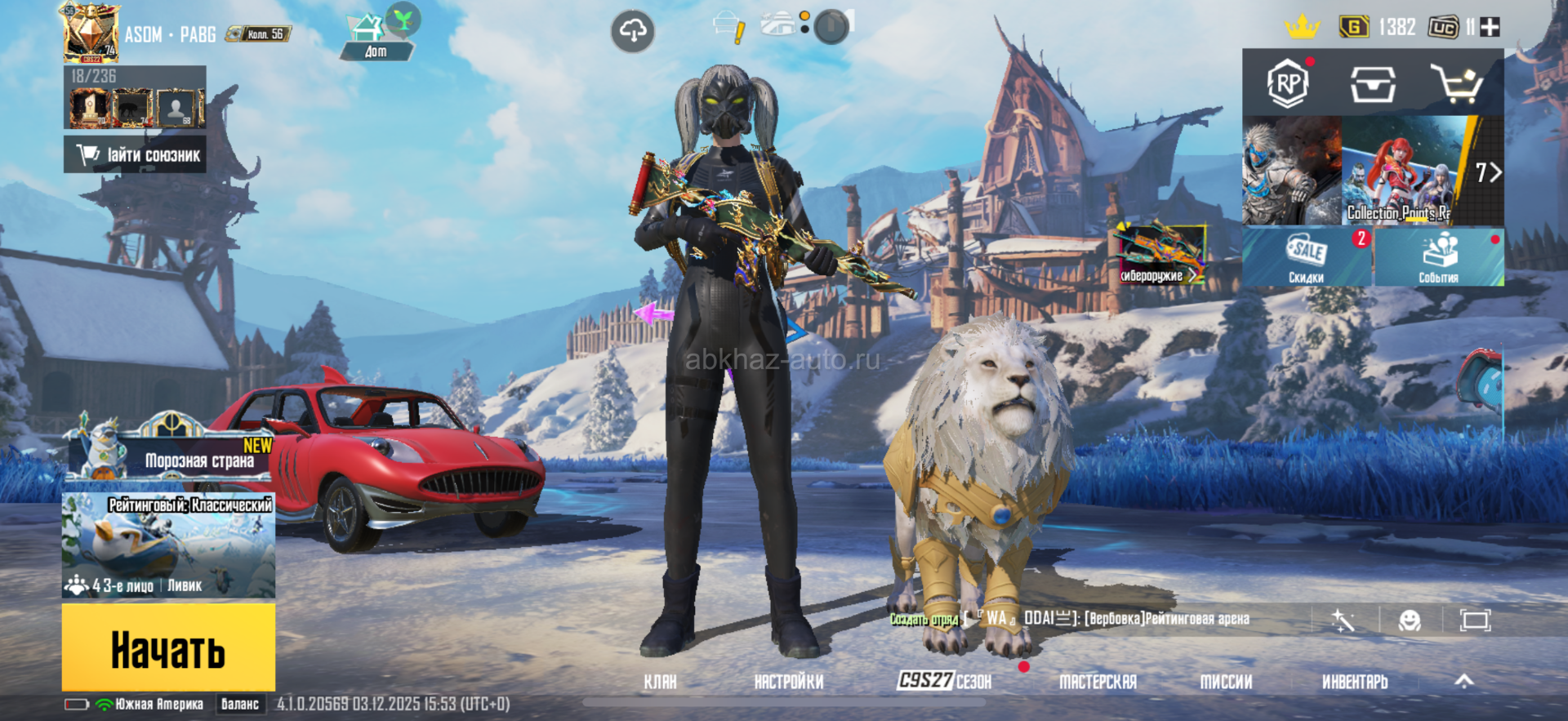Open the МИССИИ missions menu
The height and width of the screenshot is (721, 1568).
tap(1226, 682)
